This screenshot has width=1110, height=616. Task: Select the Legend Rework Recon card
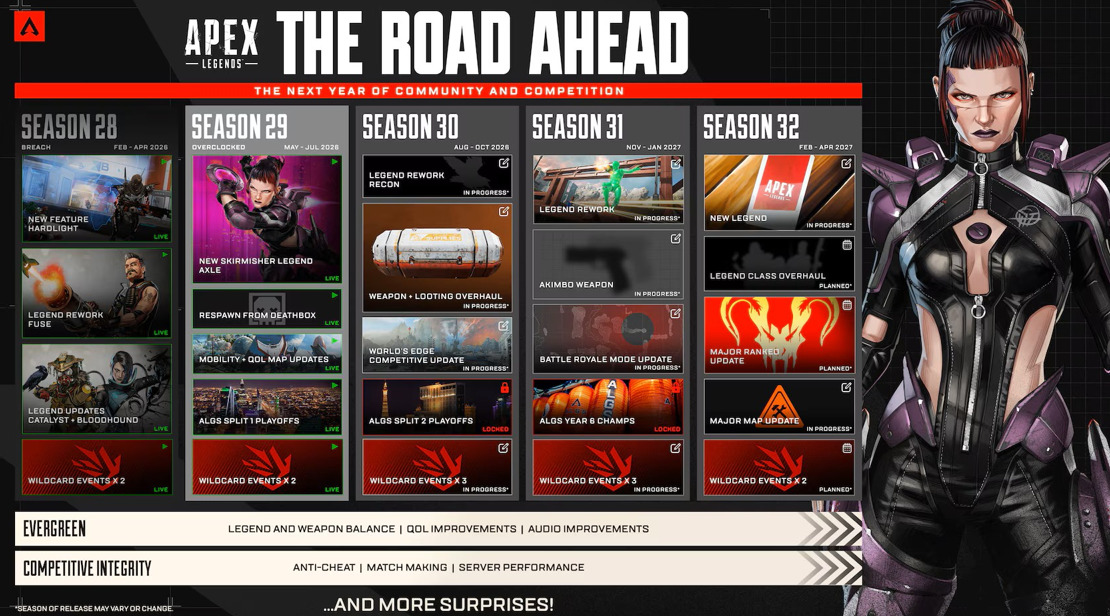pos(437,176)
